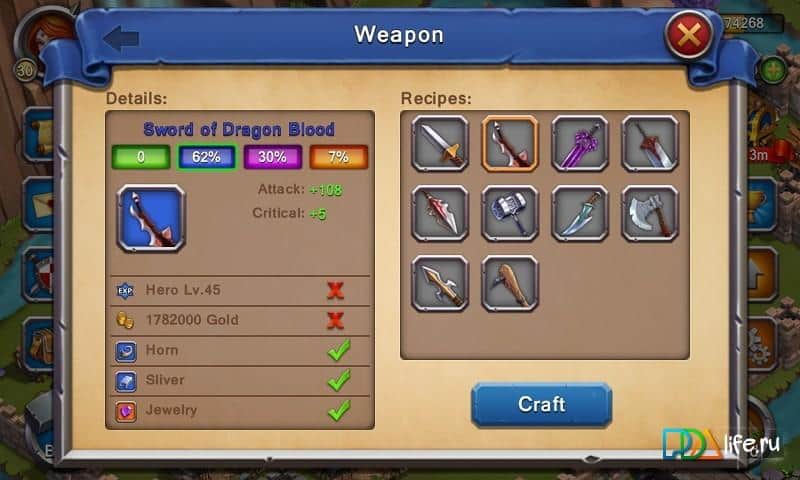Select the purple 30% quality box
Viewport: 800px width, 480px height.
click(273, 157)
